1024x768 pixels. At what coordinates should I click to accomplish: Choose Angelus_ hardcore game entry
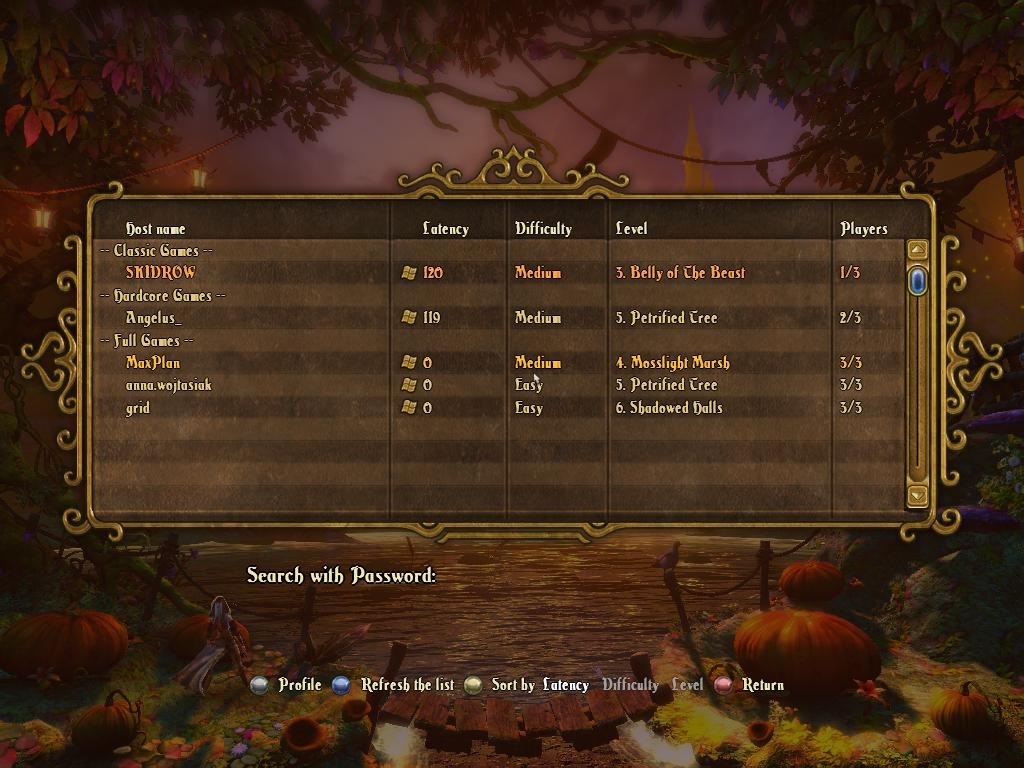tap(154, 318)
